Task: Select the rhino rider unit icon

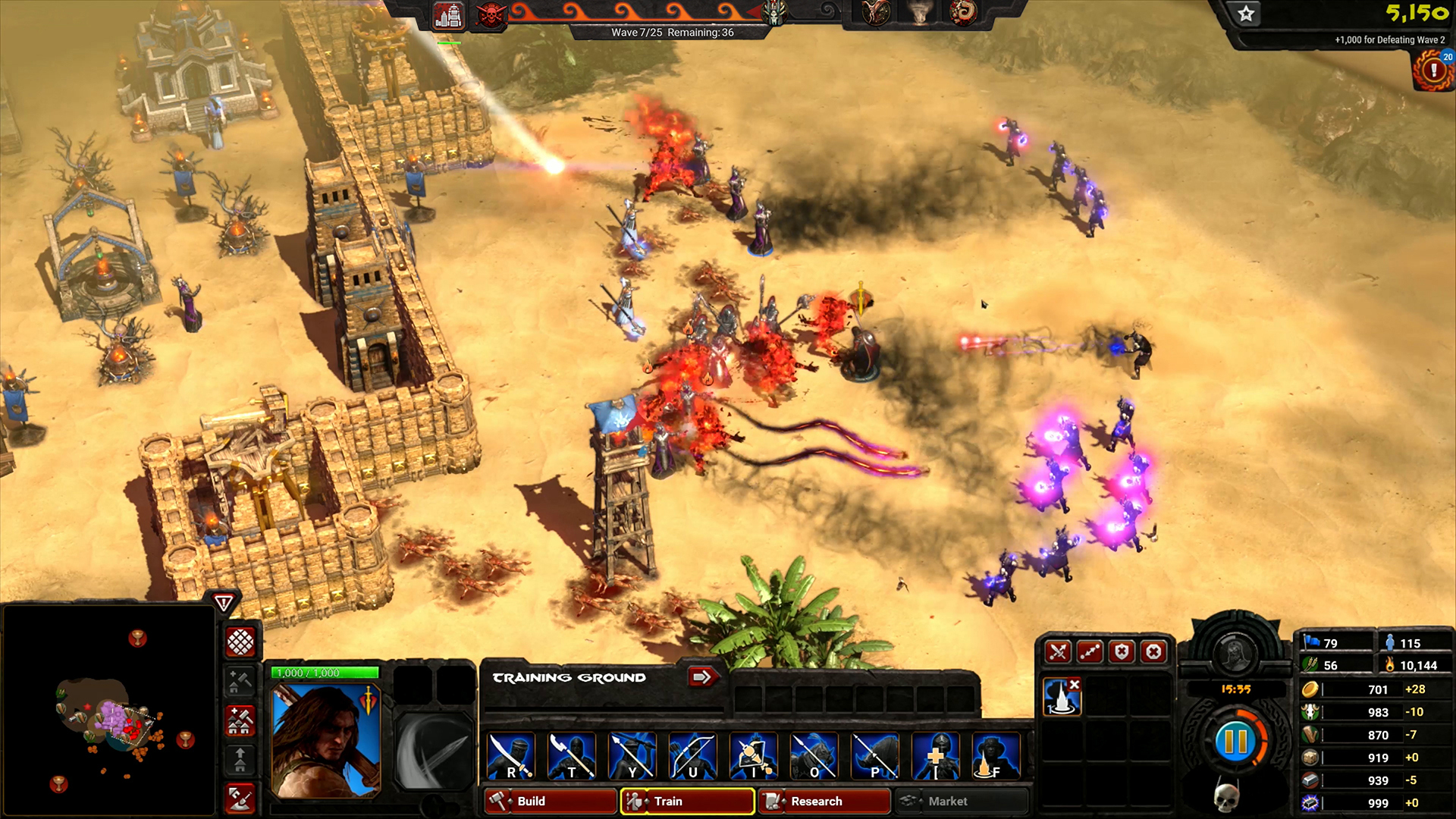Action: (875, 756)
